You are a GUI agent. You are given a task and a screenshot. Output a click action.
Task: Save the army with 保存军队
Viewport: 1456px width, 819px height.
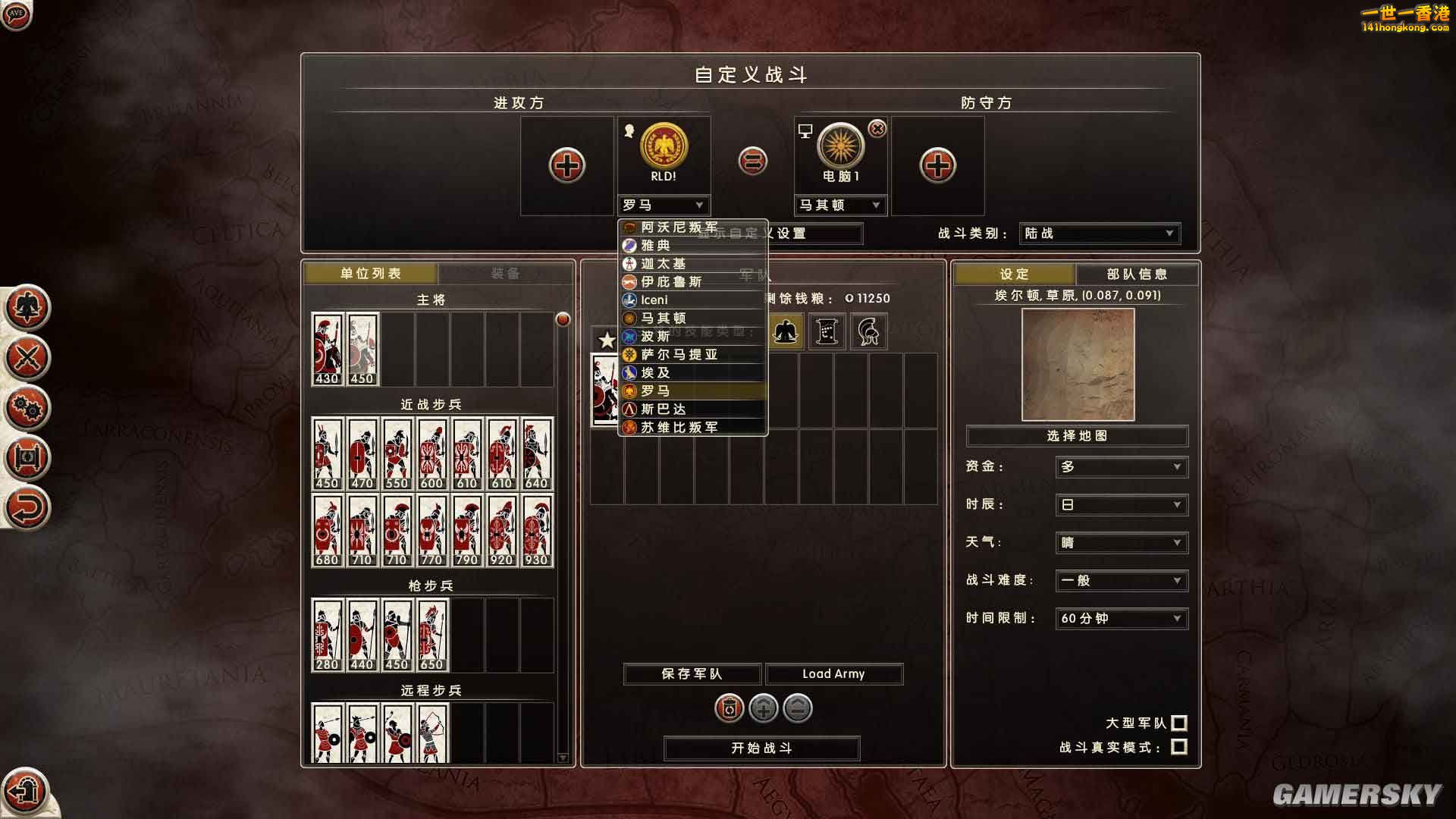point(692,674)
